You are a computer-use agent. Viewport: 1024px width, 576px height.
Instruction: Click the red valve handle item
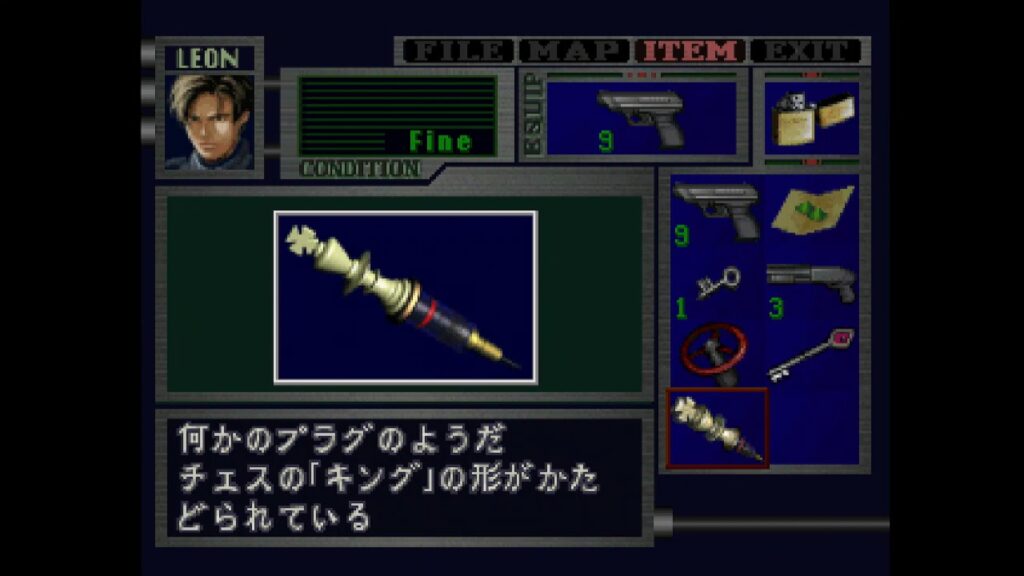click(x=716, y=353)
